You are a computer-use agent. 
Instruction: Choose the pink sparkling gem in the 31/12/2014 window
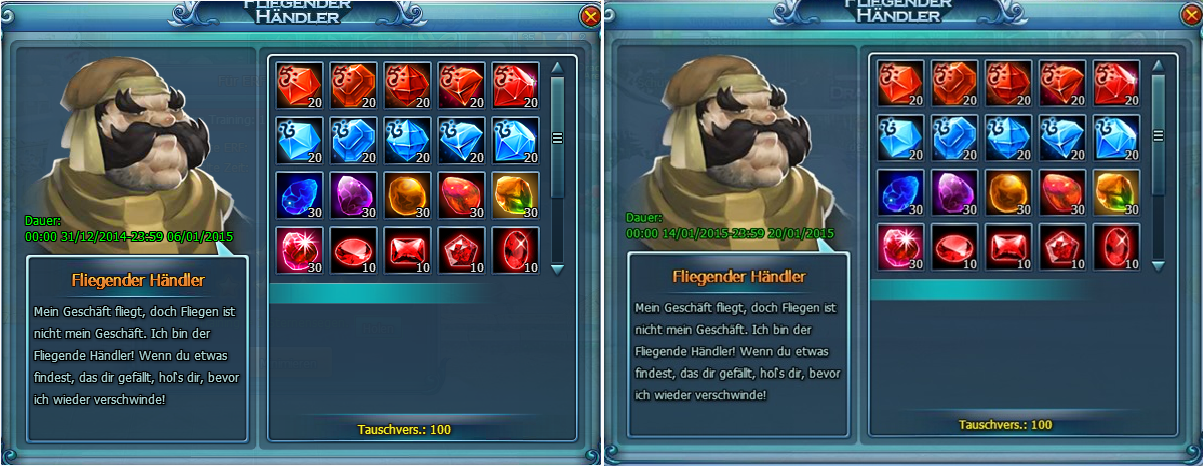coord(299,250)
